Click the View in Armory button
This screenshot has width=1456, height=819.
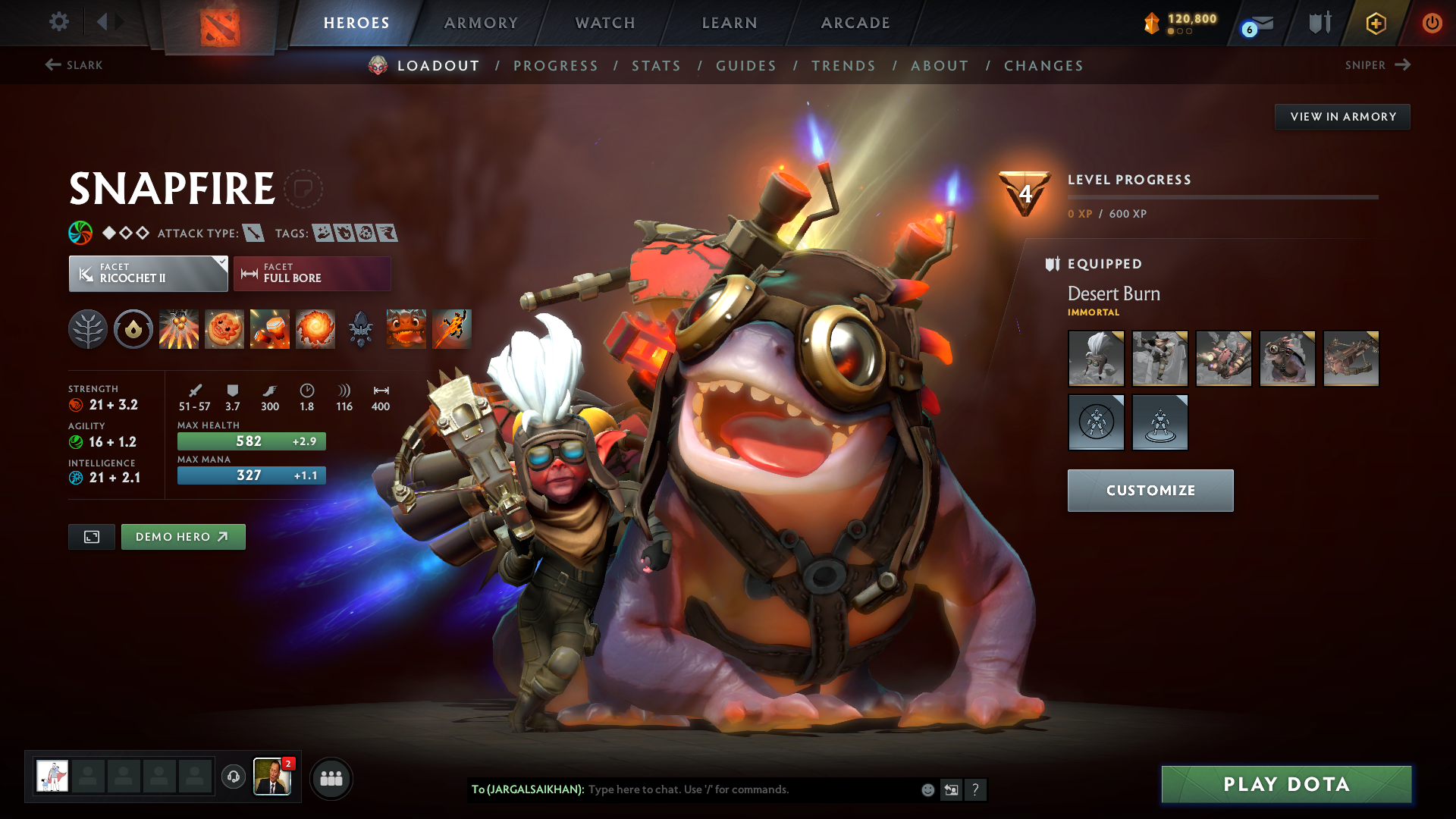[1342, 117]
